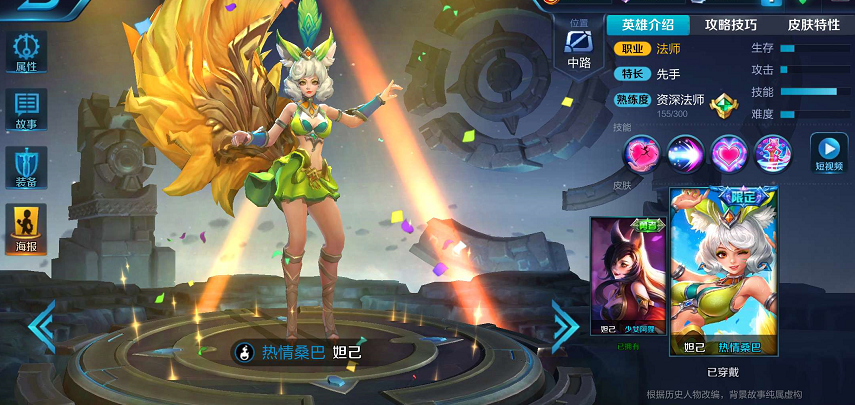Select the cracked heart skill icon
855x405 pixels.
click(x=641, y=154)
